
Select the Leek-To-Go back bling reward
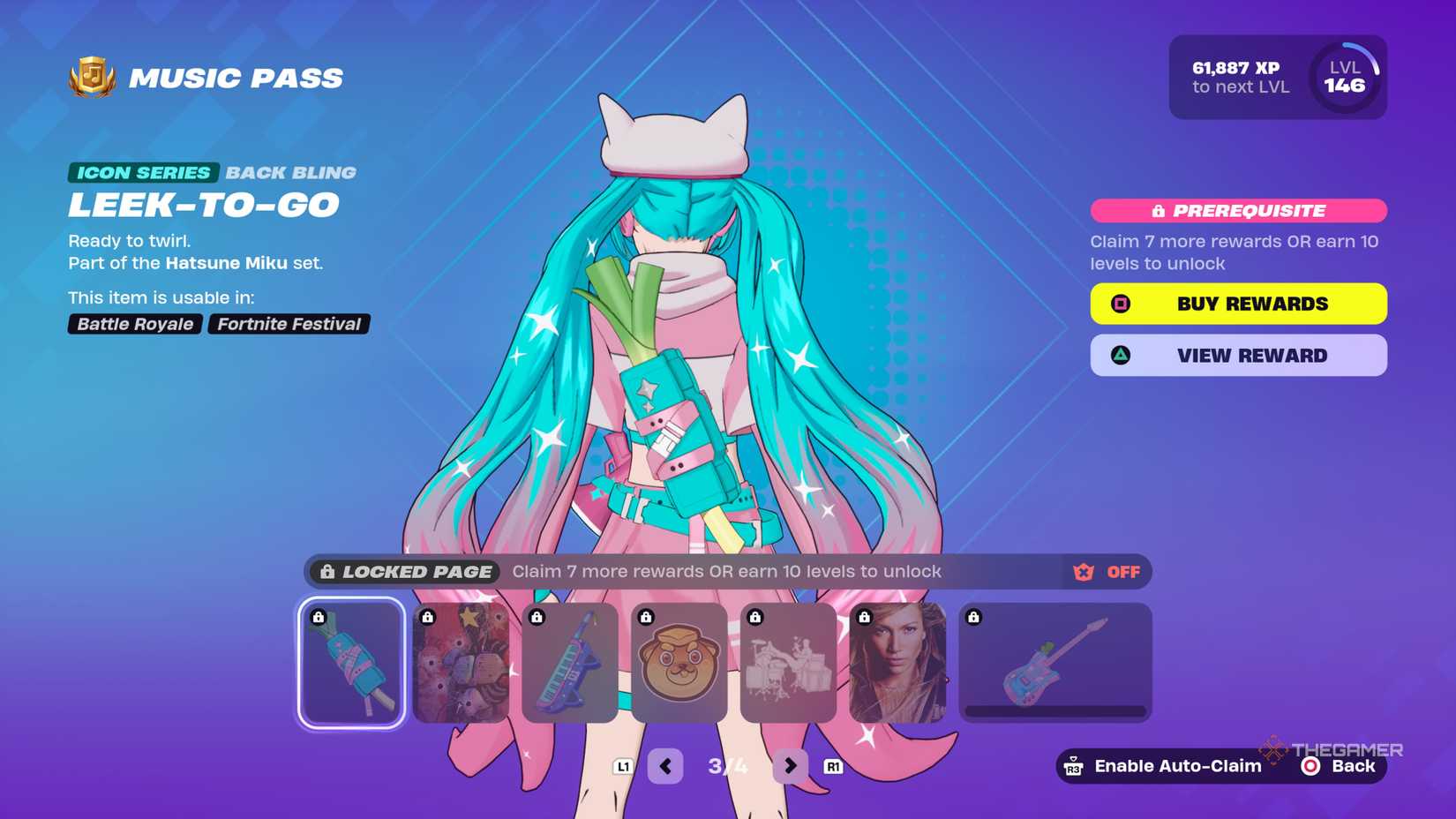[x=350, y=663]
